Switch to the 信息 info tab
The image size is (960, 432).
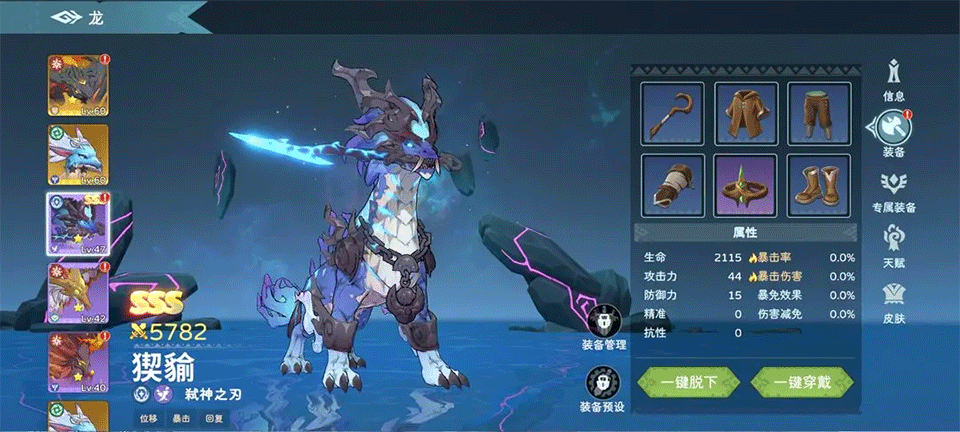click(x=894, y=79)
